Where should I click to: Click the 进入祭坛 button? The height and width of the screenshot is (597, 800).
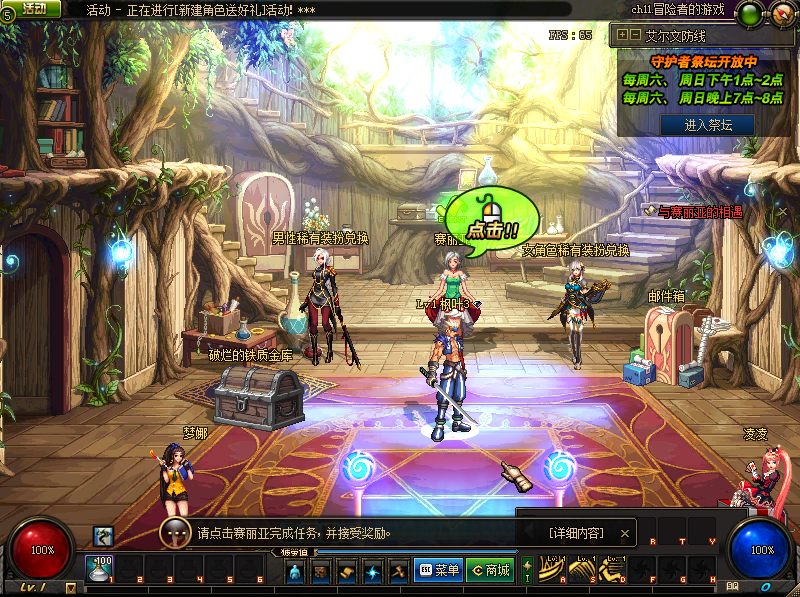click(706, 125)
